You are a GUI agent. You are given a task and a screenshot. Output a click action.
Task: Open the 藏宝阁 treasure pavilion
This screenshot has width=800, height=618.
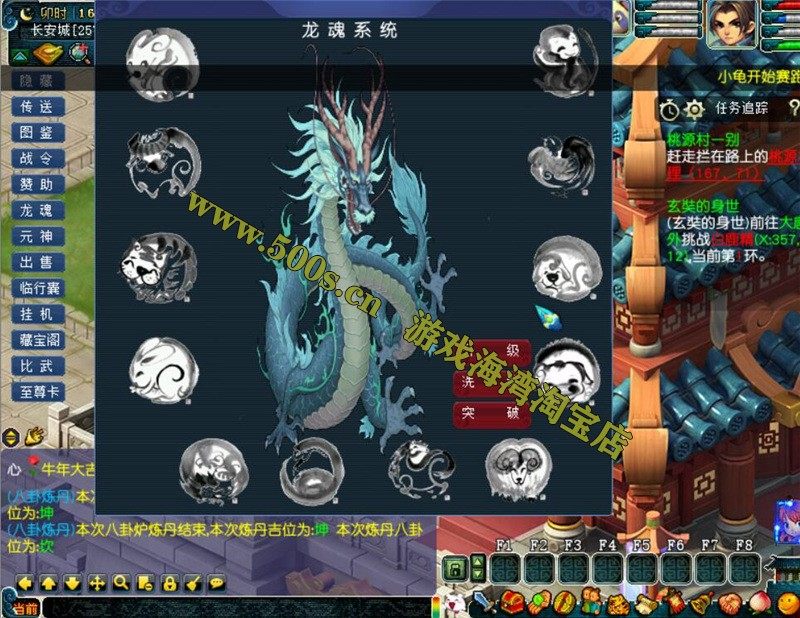click(x=37, y=340)
